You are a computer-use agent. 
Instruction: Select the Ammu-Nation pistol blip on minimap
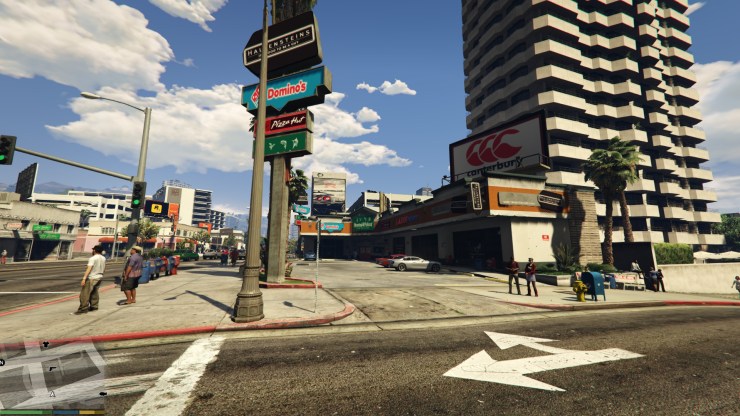tap(52, 369)
